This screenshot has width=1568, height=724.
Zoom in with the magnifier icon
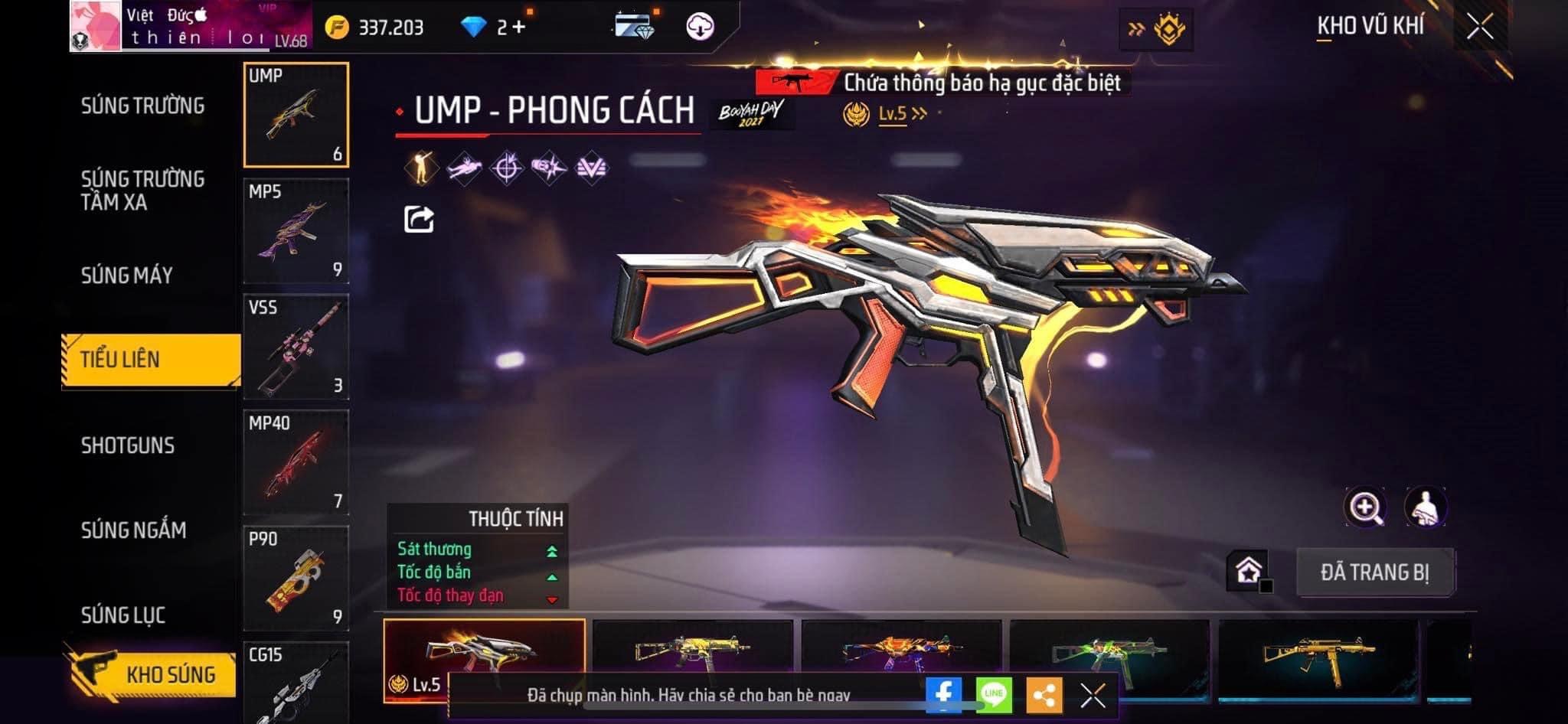pyautogui.click(x=1364, y=507)
